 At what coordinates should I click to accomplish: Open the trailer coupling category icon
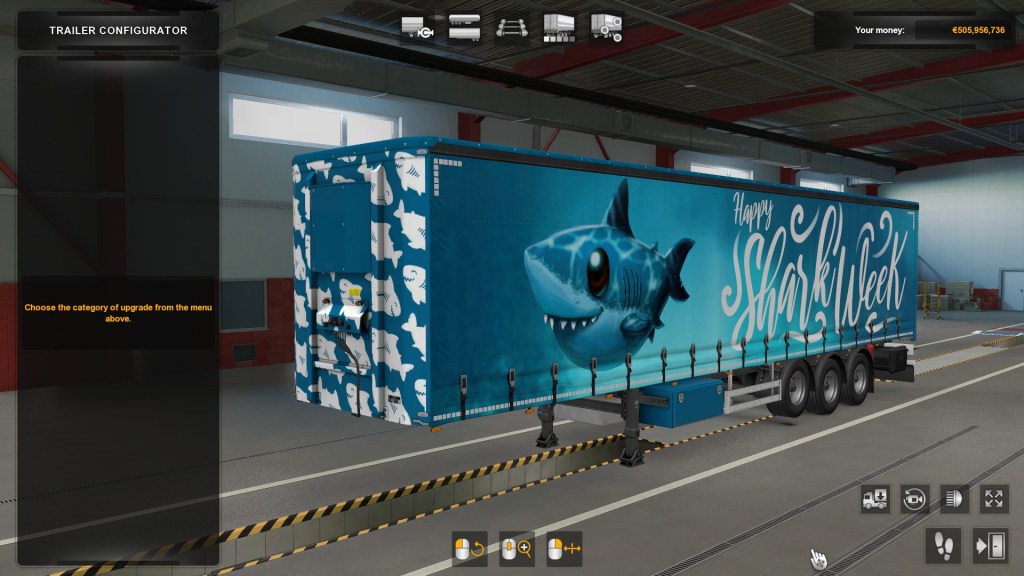pyautogui.click(x=416, y=27)
